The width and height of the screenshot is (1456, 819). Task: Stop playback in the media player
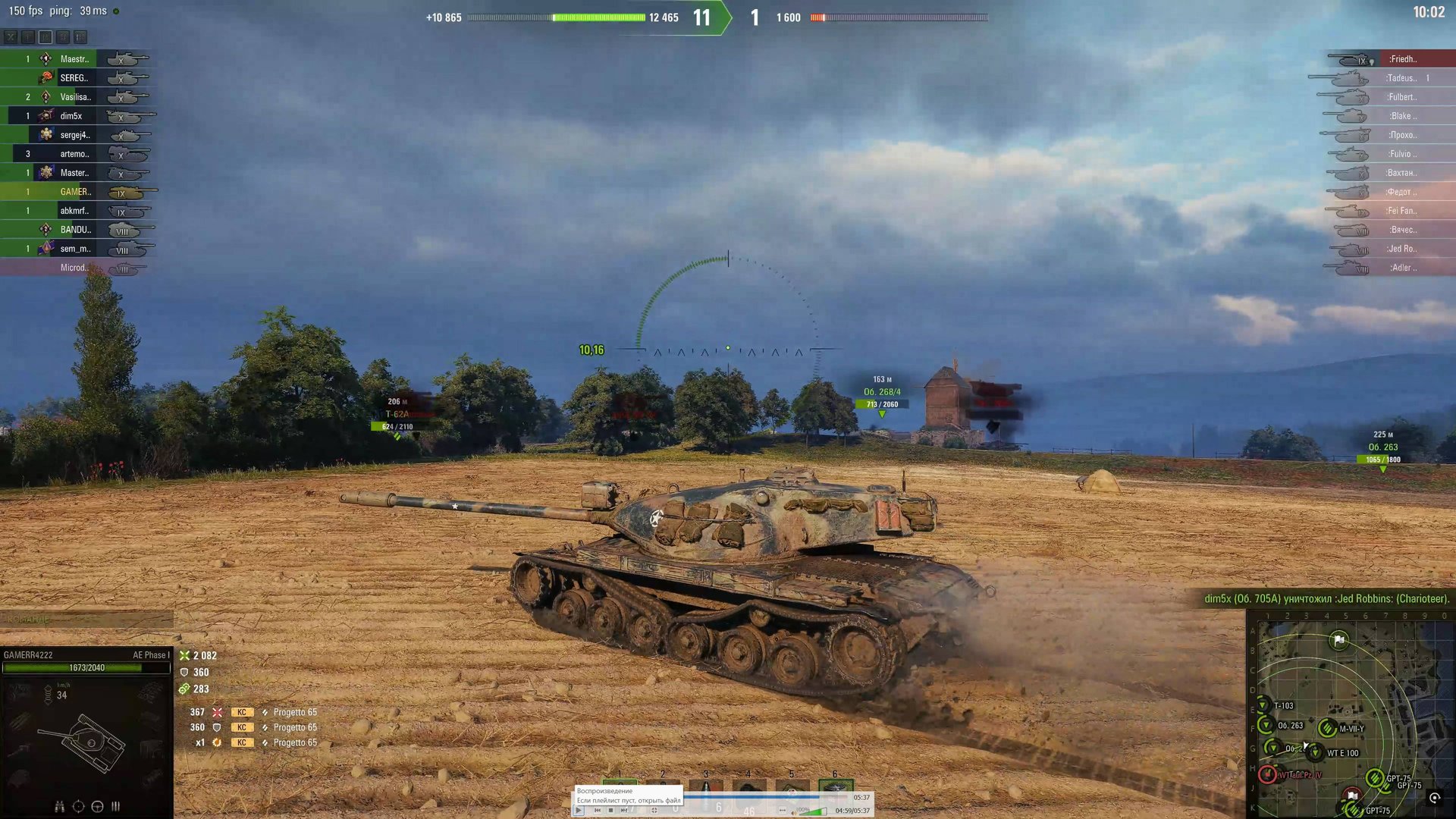[610, 811]
